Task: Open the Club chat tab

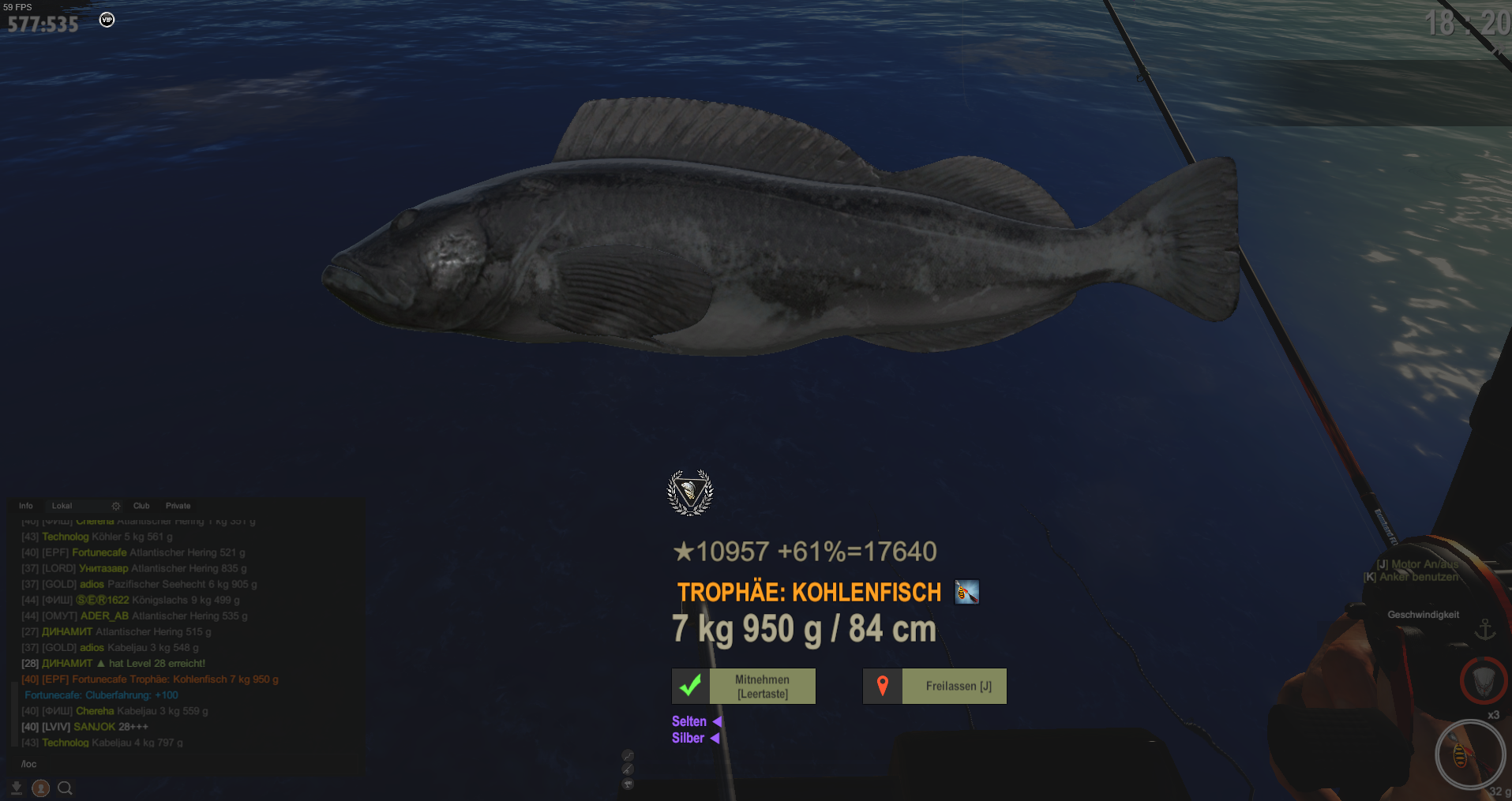Action: [x=141, y=506]
